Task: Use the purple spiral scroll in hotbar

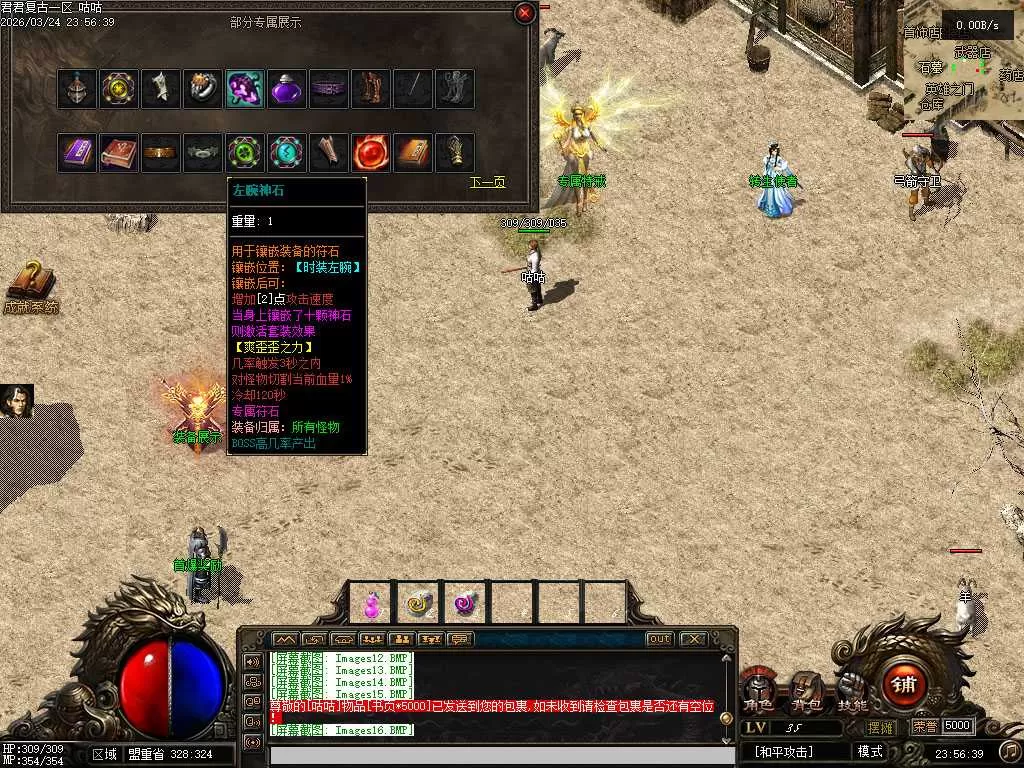Action: point(465,603)
